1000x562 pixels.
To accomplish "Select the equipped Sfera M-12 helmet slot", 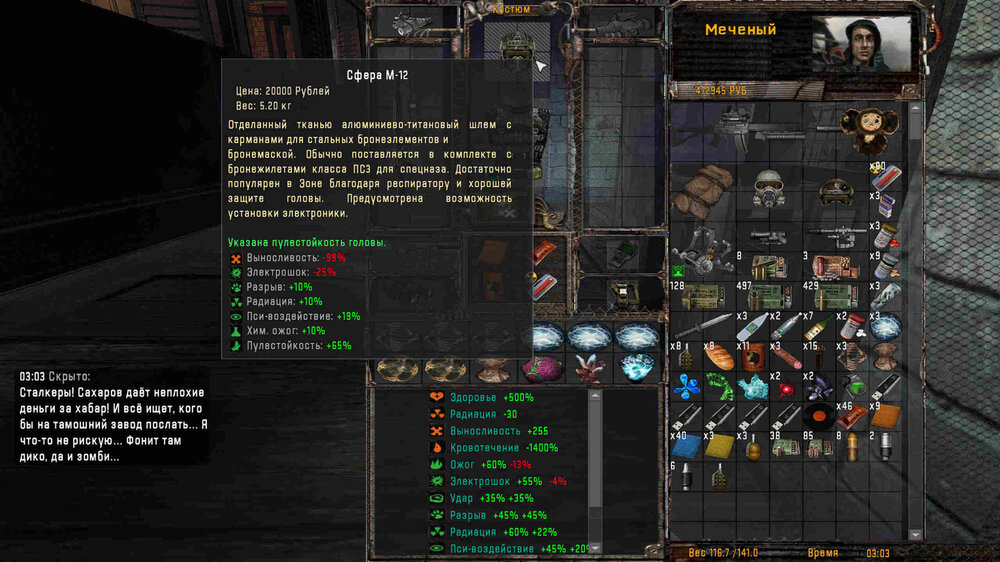I will point(514,48).
